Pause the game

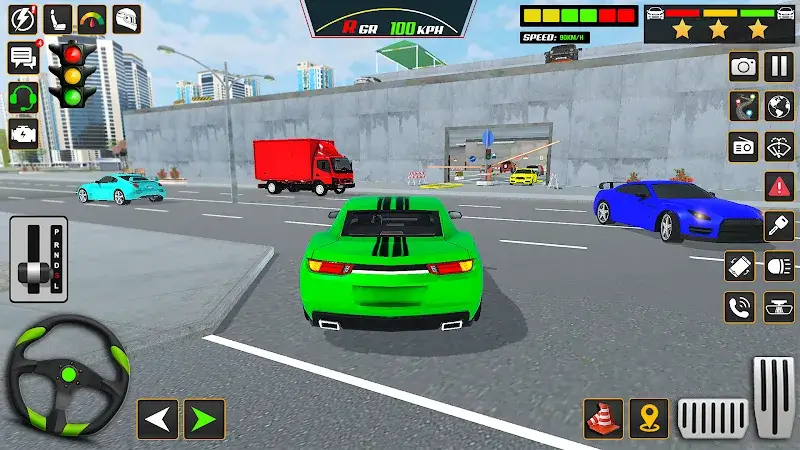click(x=778, y=67)
